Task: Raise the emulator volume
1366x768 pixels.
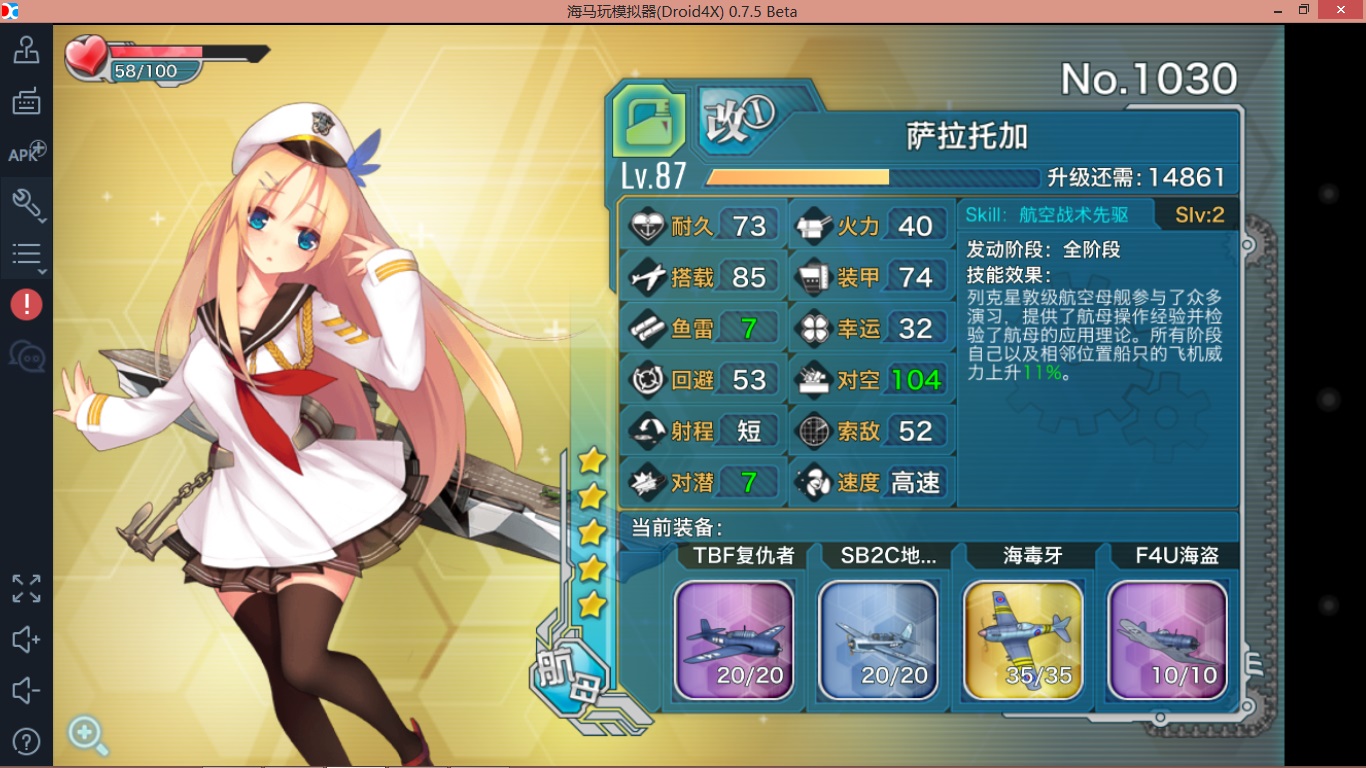Action: tap(26, 640)
